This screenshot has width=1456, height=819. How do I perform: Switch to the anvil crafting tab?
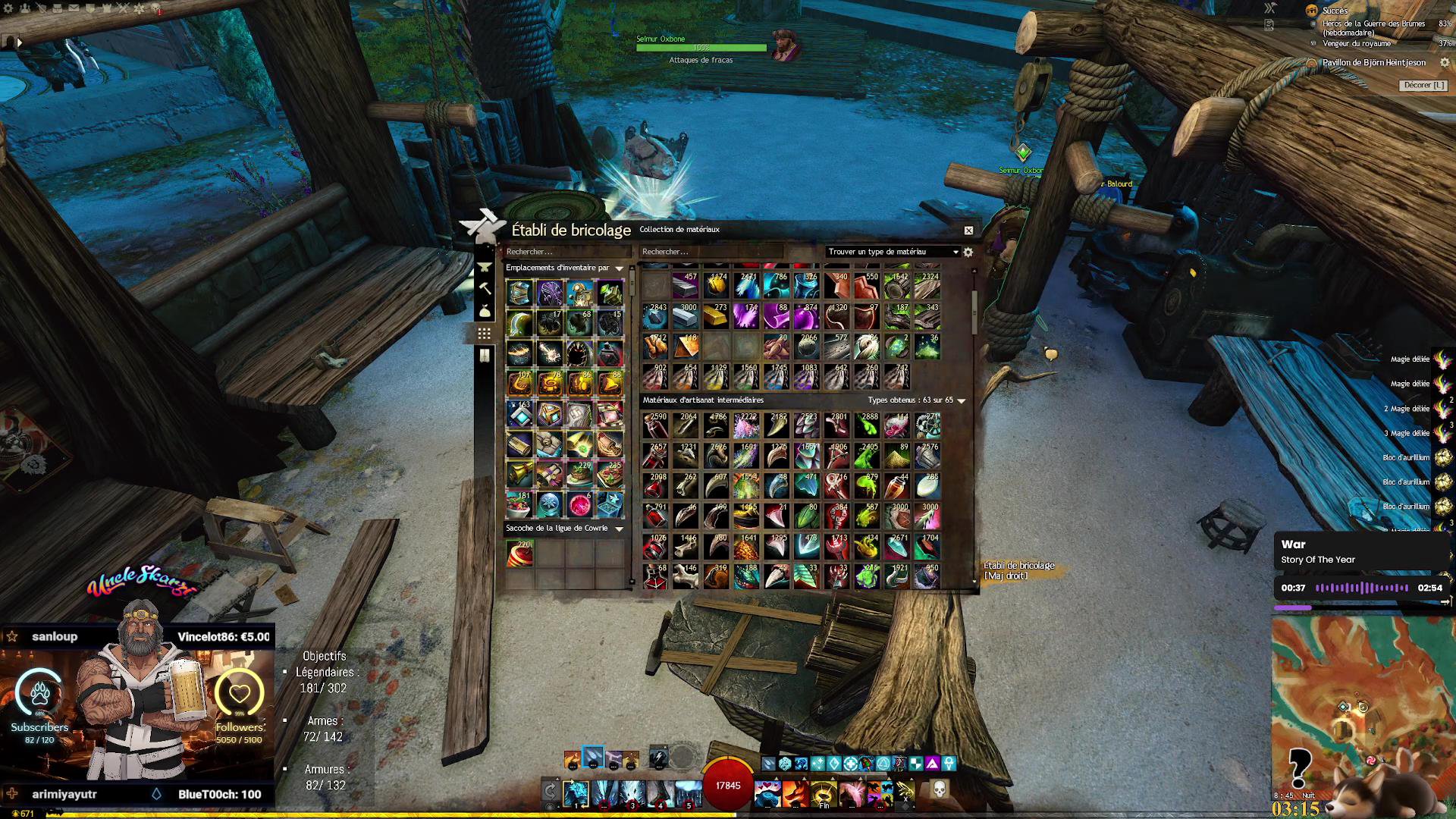click(x=485, y=268)
